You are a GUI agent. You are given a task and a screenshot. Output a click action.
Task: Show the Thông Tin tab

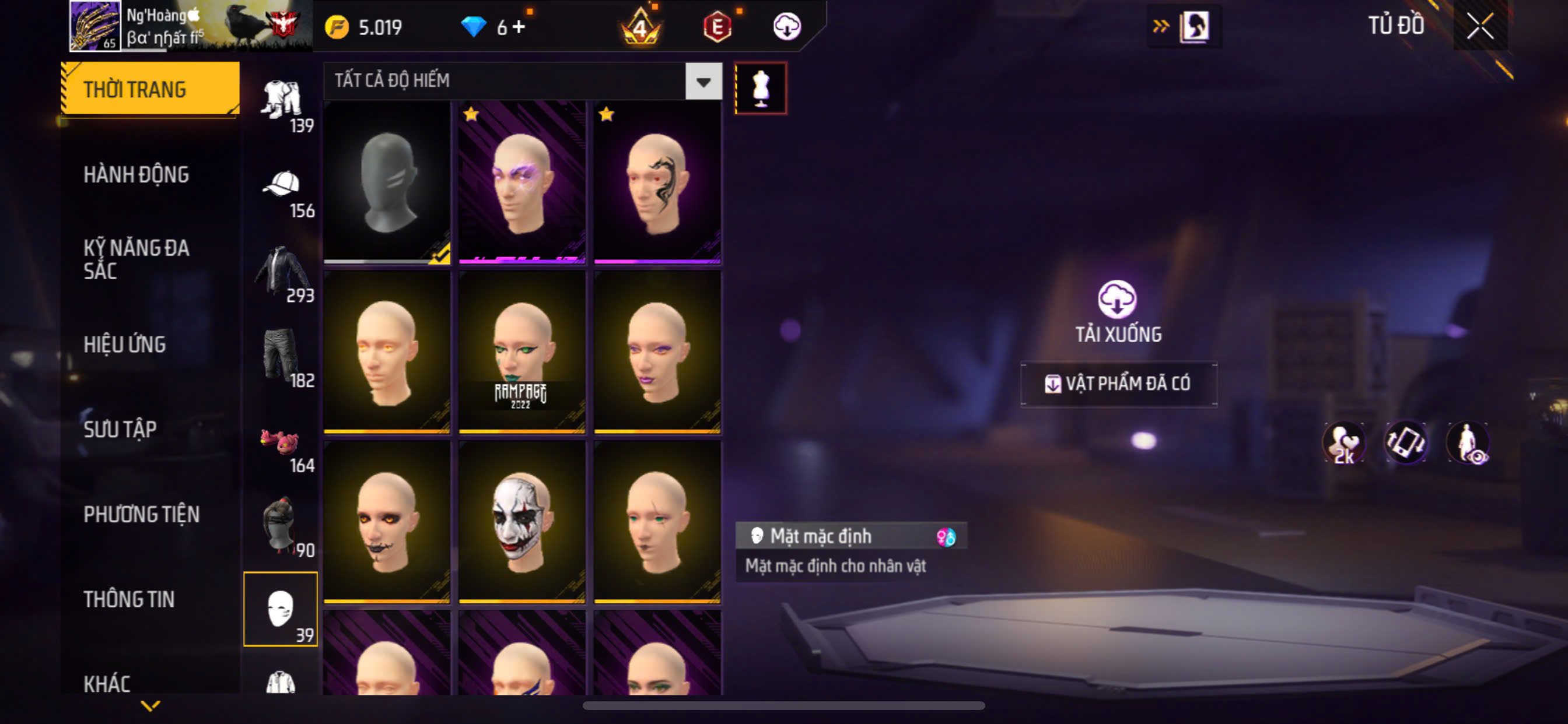pyautogui.click(x=129, y=599)
